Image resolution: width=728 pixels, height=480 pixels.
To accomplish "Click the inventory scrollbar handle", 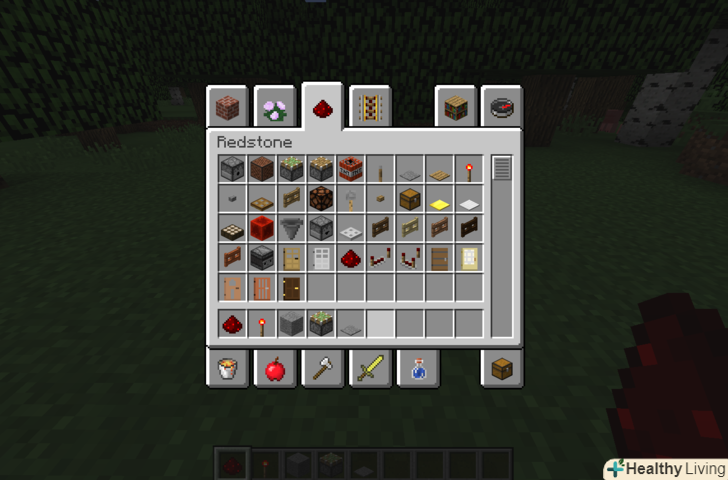I will click(x=501, y=168).
